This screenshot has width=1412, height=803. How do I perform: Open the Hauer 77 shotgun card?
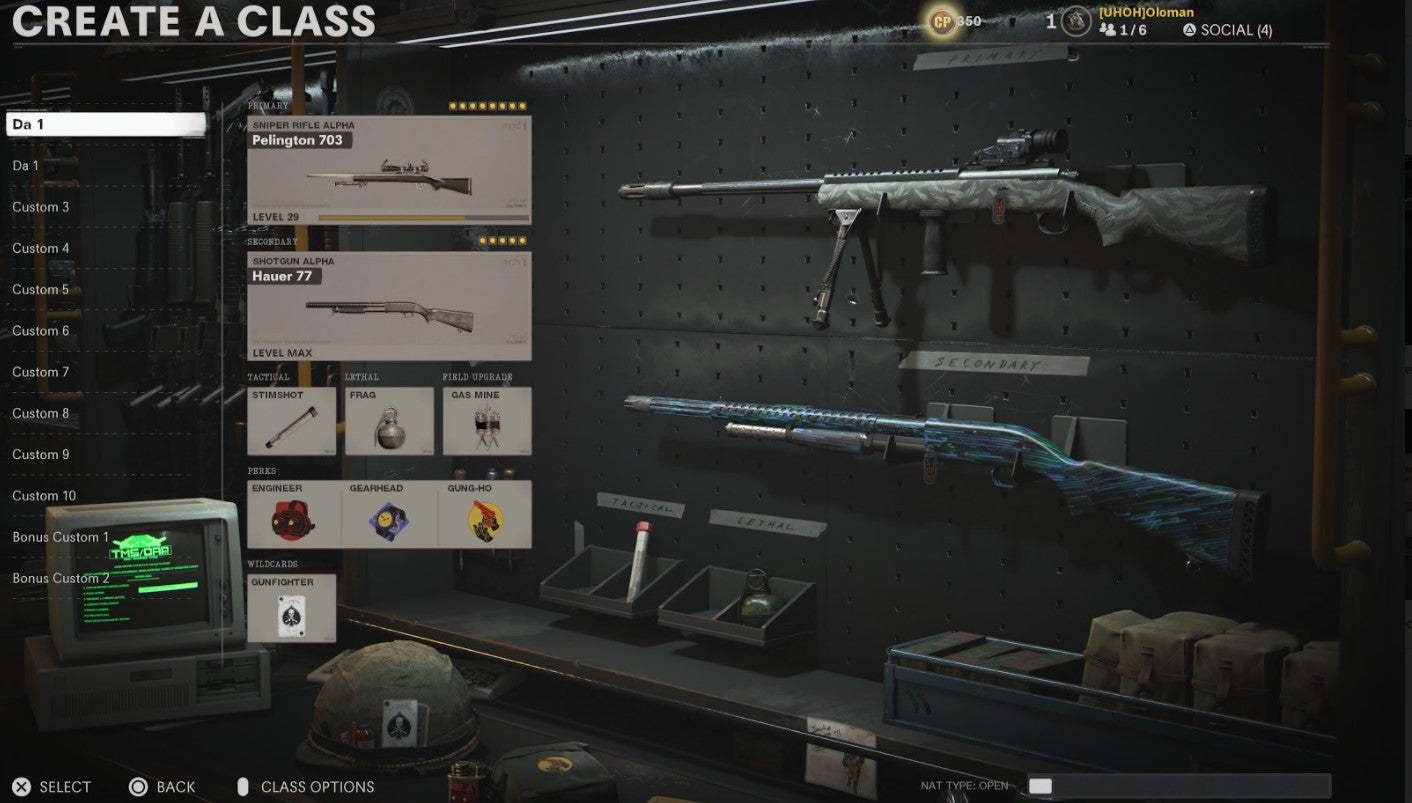388,305
